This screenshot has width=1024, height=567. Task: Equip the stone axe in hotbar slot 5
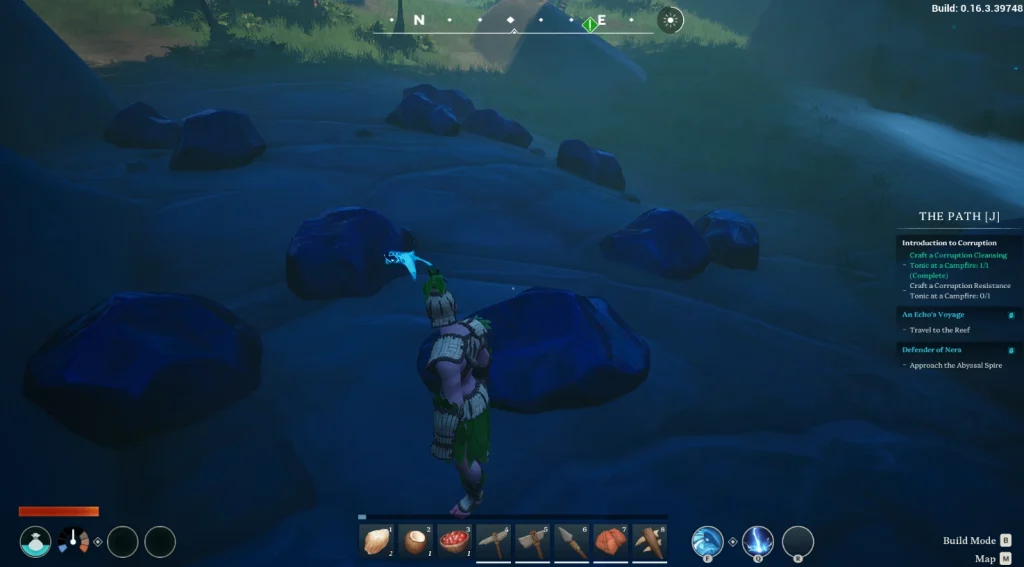[x=533, y=542]
